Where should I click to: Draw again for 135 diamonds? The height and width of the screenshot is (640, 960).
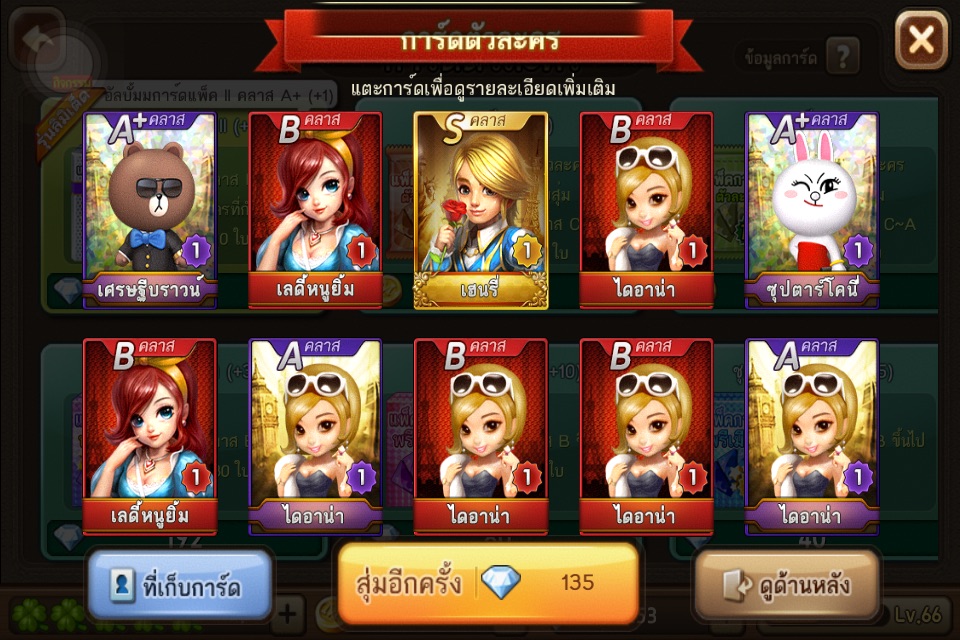[x=488, y=583]
